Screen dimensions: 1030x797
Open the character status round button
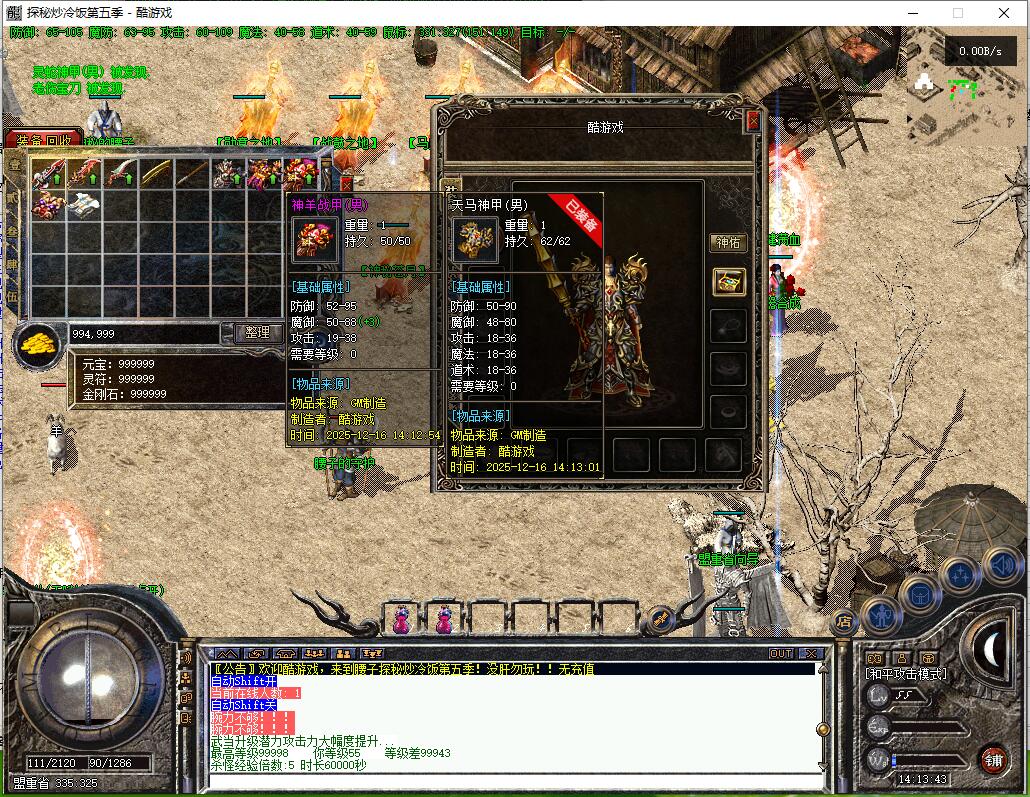(880, 615)
